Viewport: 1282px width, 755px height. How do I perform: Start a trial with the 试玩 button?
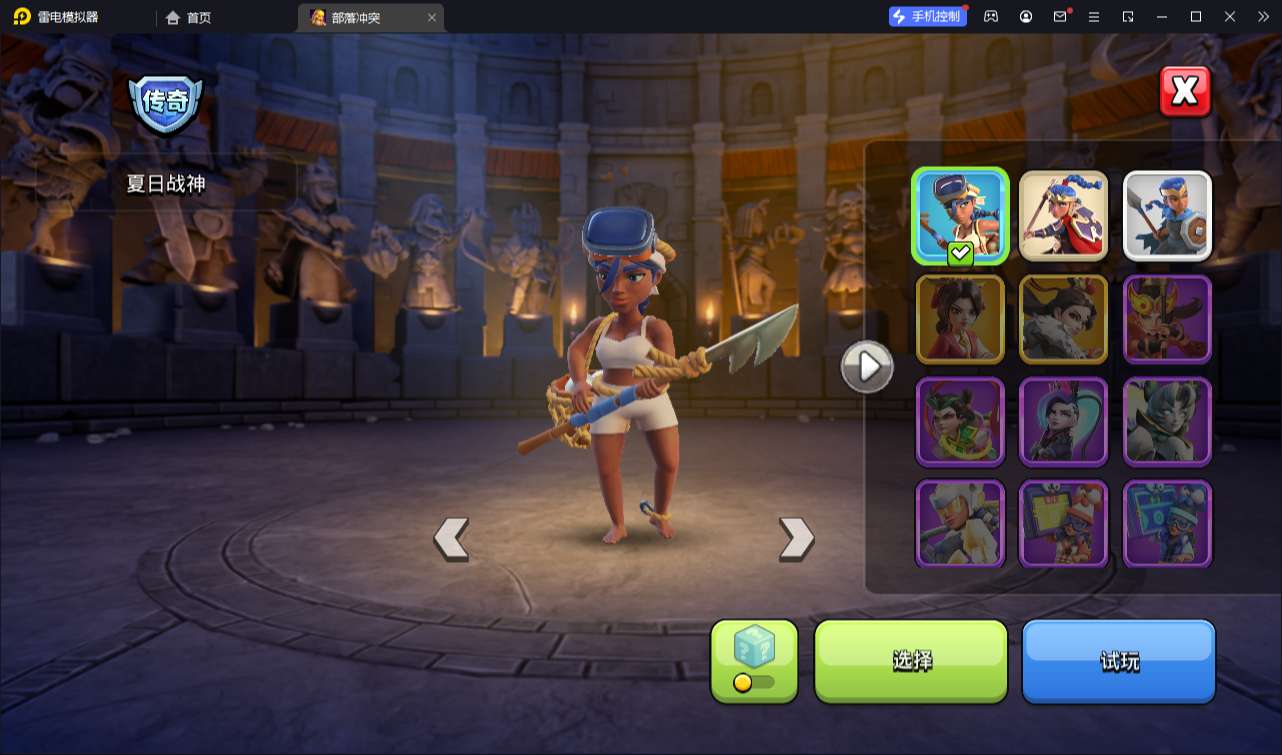(1118, 660)
